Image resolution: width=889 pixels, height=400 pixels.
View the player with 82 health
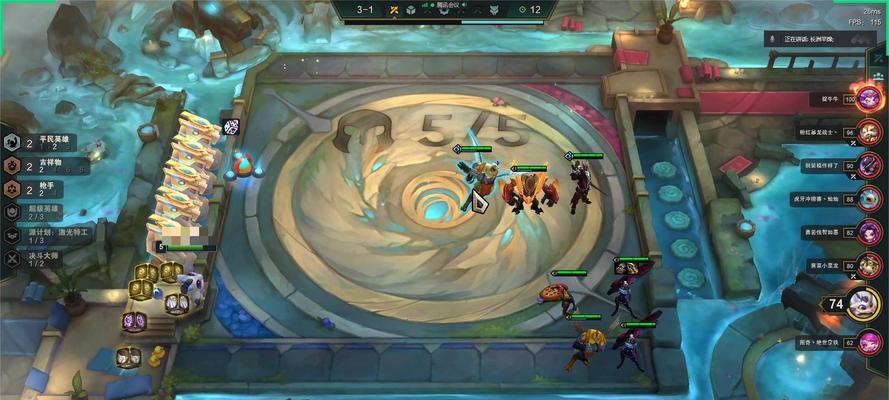868,232
